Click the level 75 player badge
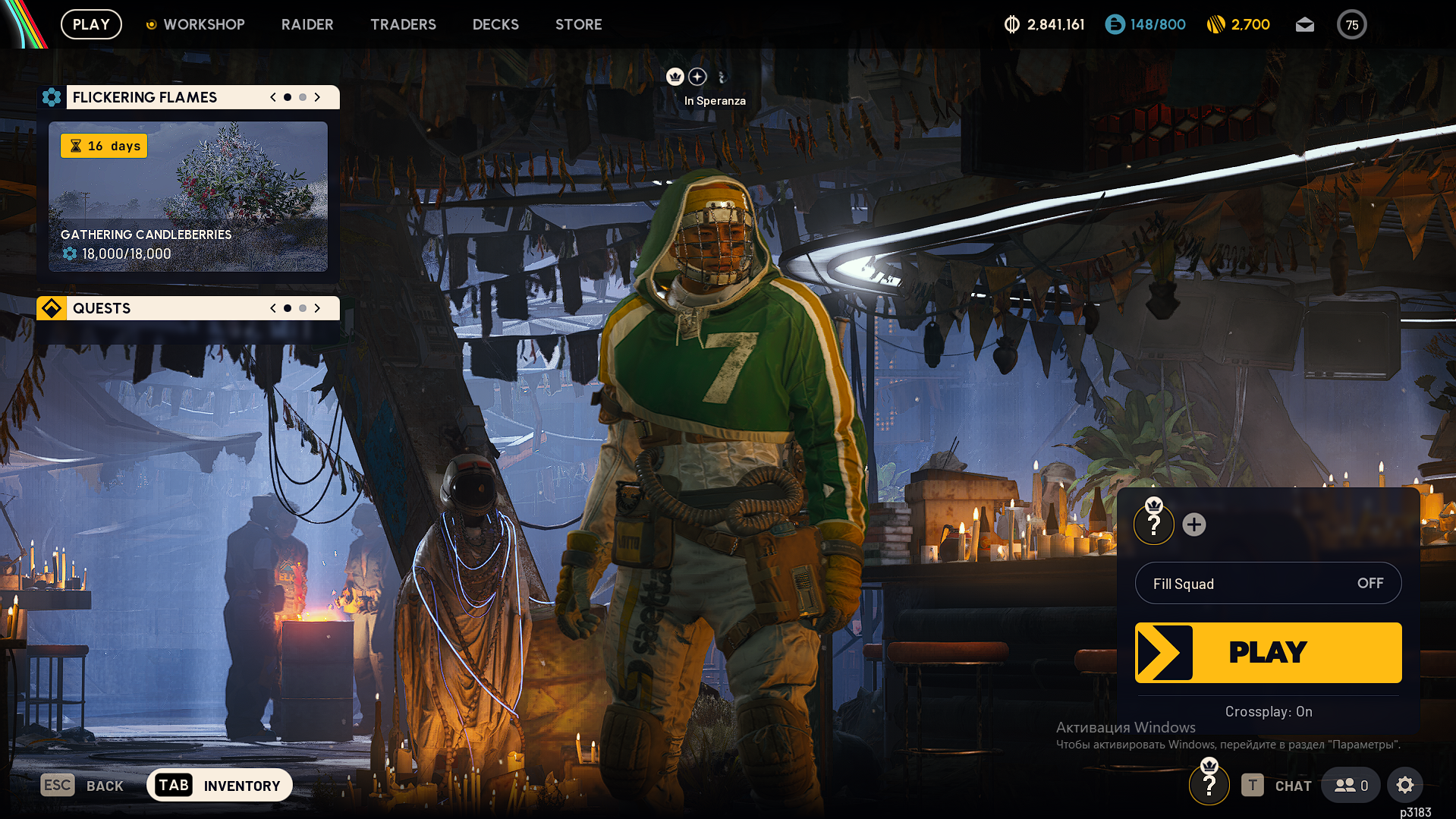The height and width of the screenshot is (819, 1456). (1351, 24)
